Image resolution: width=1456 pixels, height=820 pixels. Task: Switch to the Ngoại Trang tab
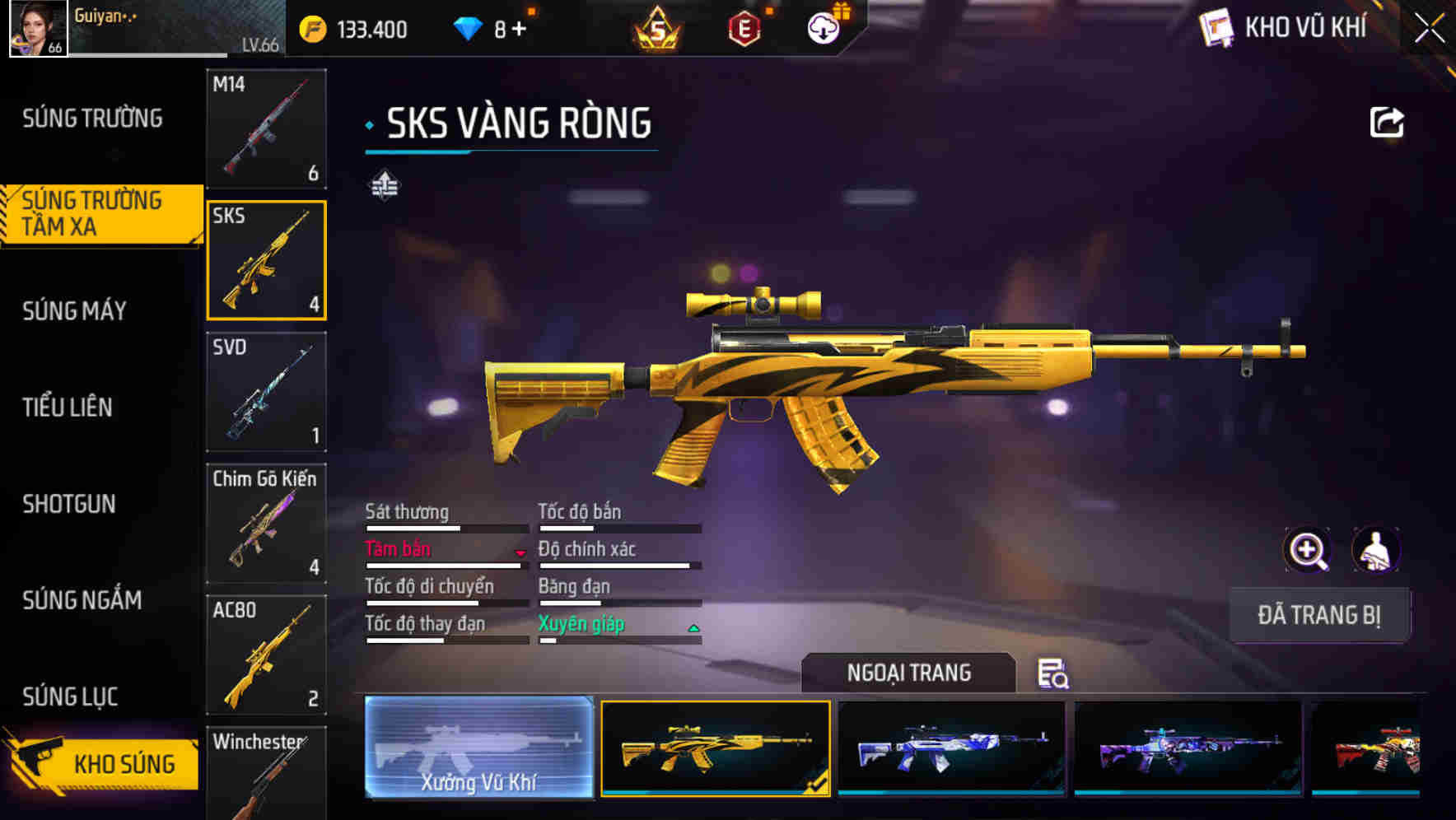(910, 673)
